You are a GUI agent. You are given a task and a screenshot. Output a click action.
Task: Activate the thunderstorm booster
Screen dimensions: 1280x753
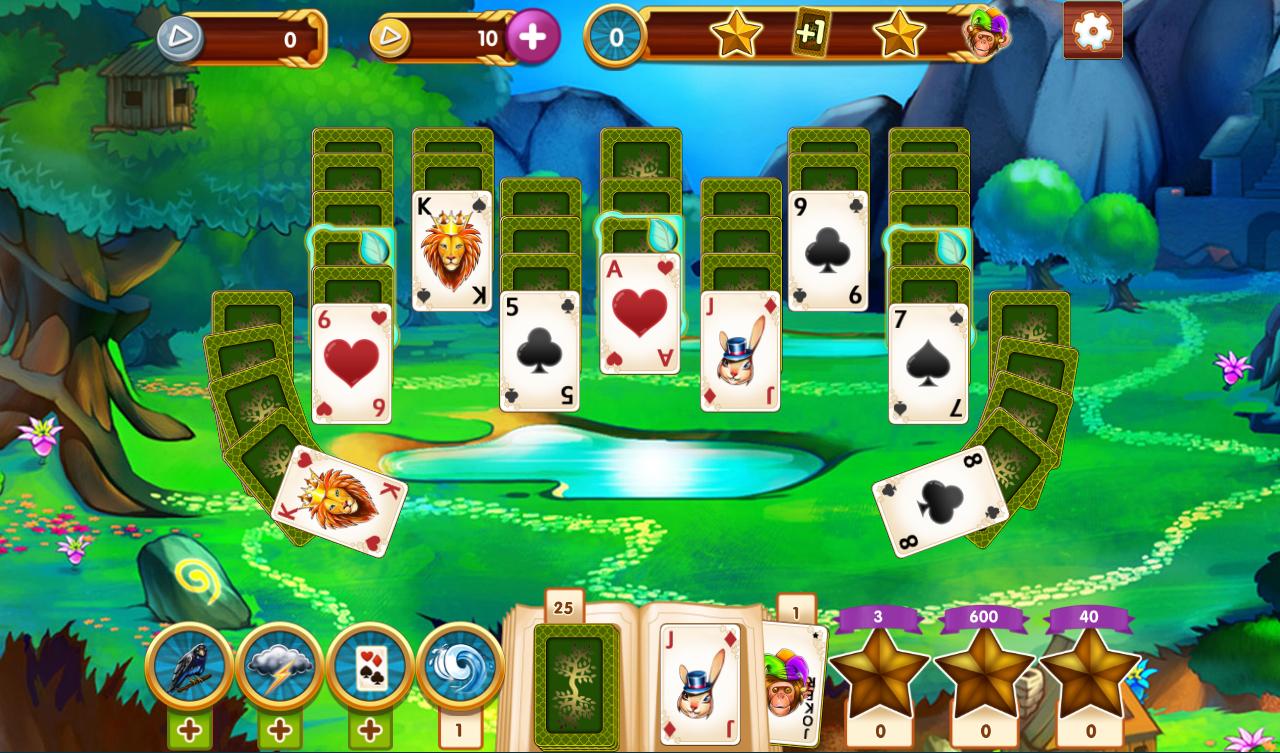pos(278,665)
